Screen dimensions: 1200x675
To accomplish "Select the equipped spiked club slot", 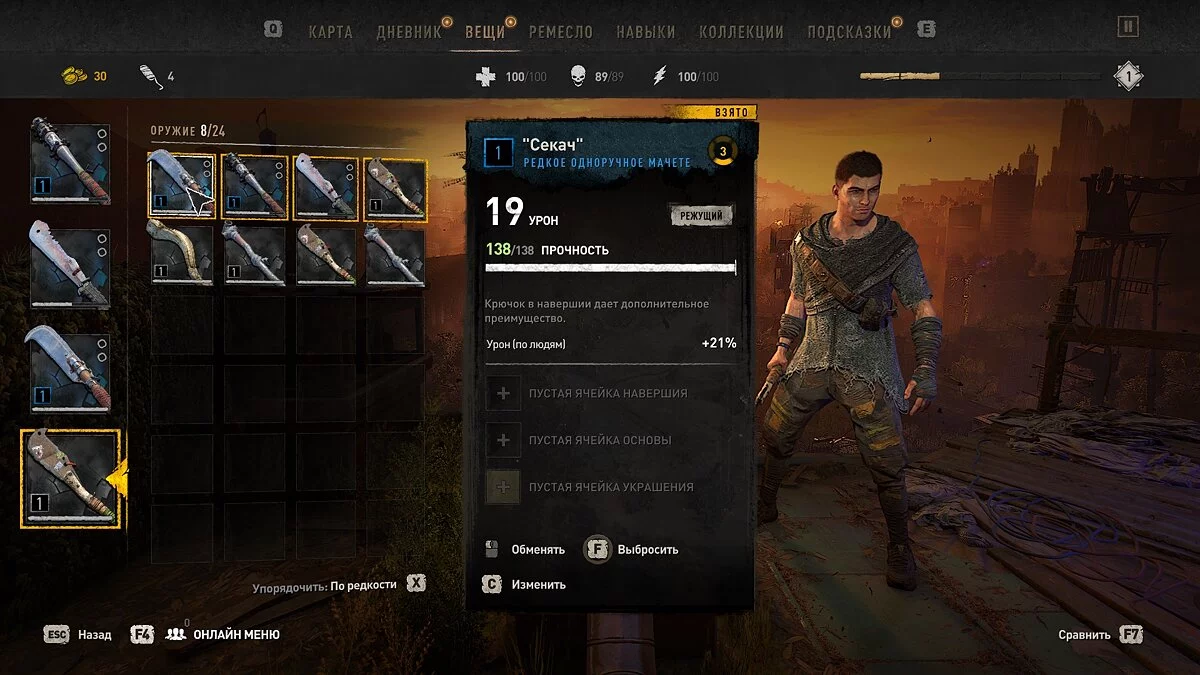I will point(70,163).
